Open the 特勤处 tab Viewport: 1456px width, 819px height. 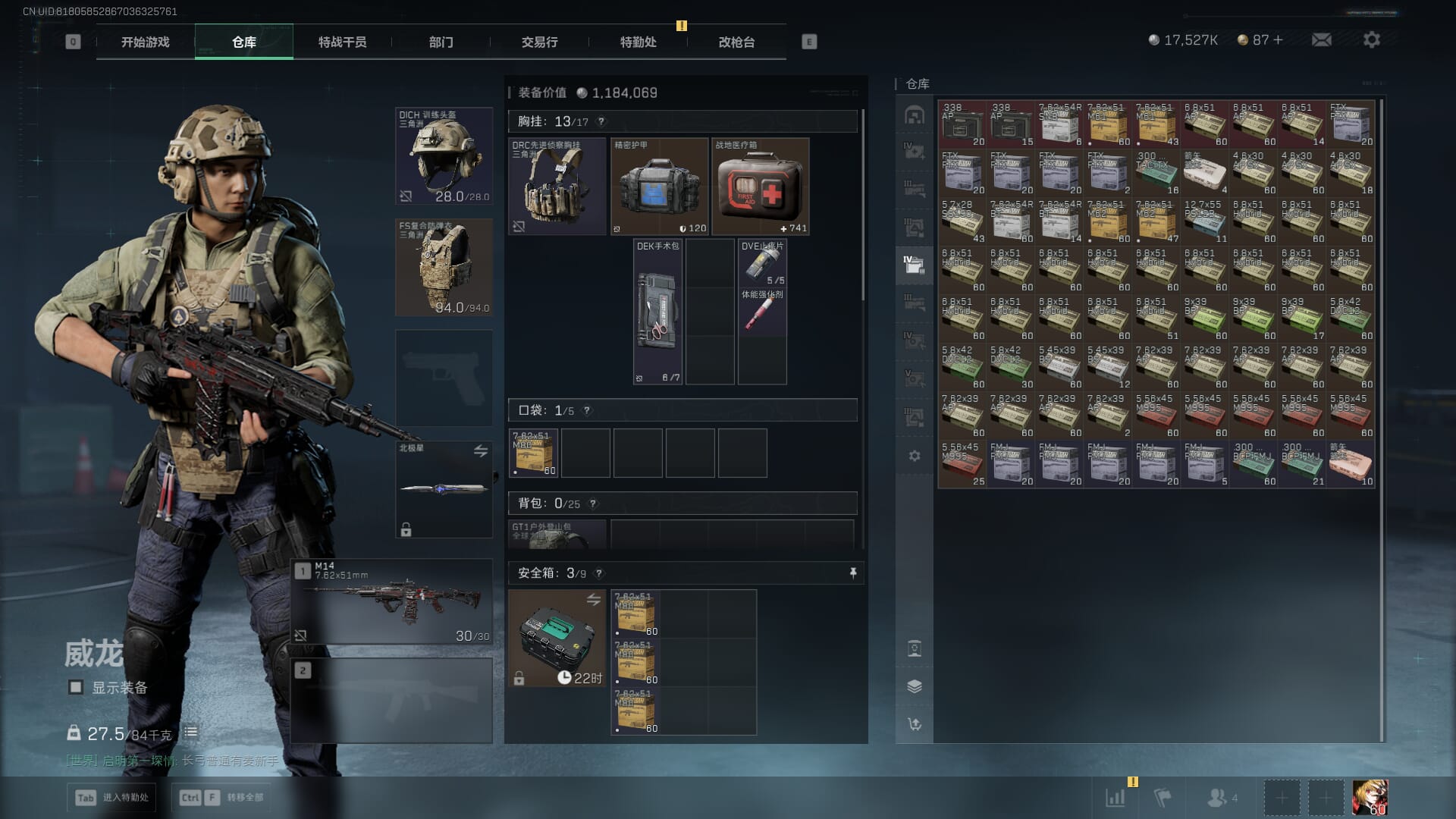click(x=638, y=42)
